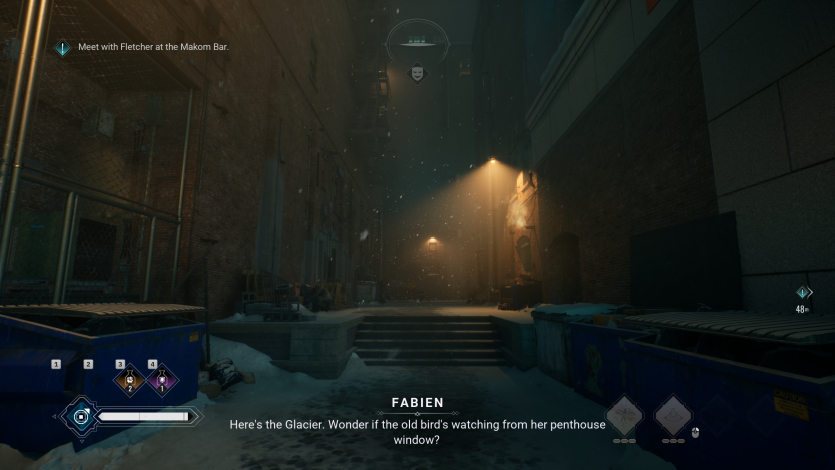Activate the downward arrow discipline ability
The width and height of the screenshot is (835, 470).
(673, 415)
